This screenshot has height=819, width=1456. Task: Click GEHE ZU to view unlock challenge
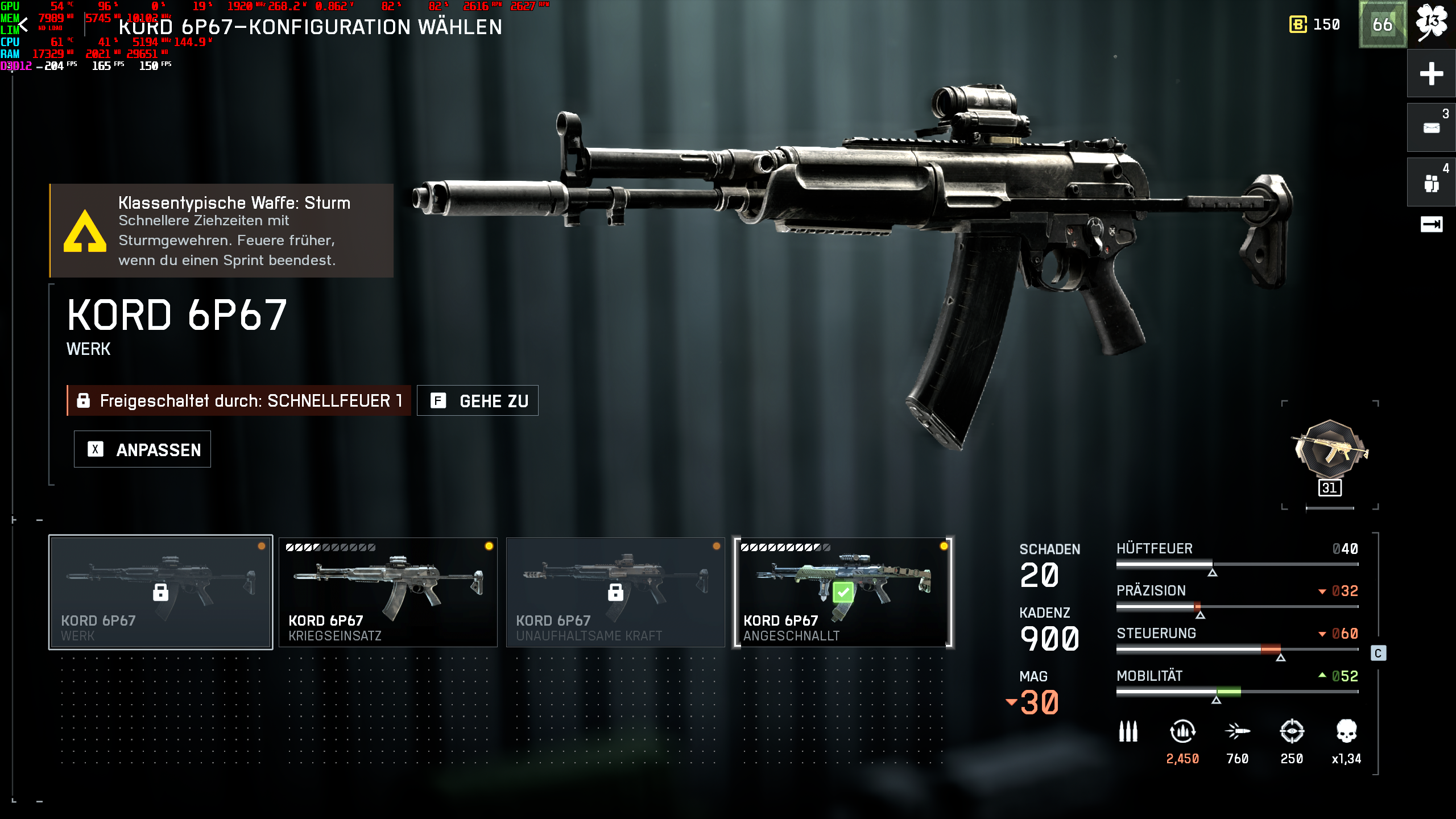click(478, 401)
